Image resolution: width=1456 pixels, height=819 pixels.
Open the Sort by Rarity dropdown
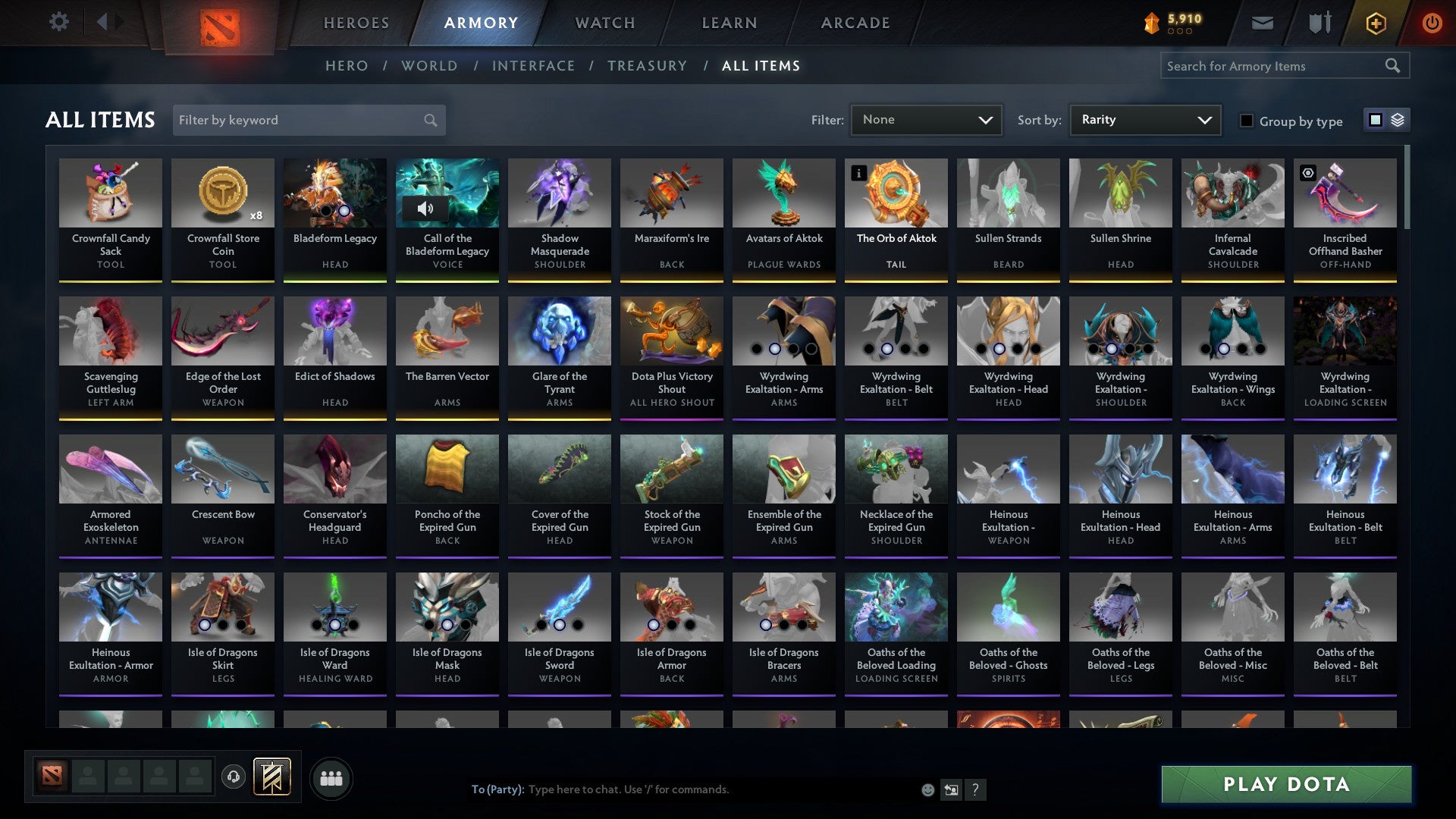(x=1144, y=119)
